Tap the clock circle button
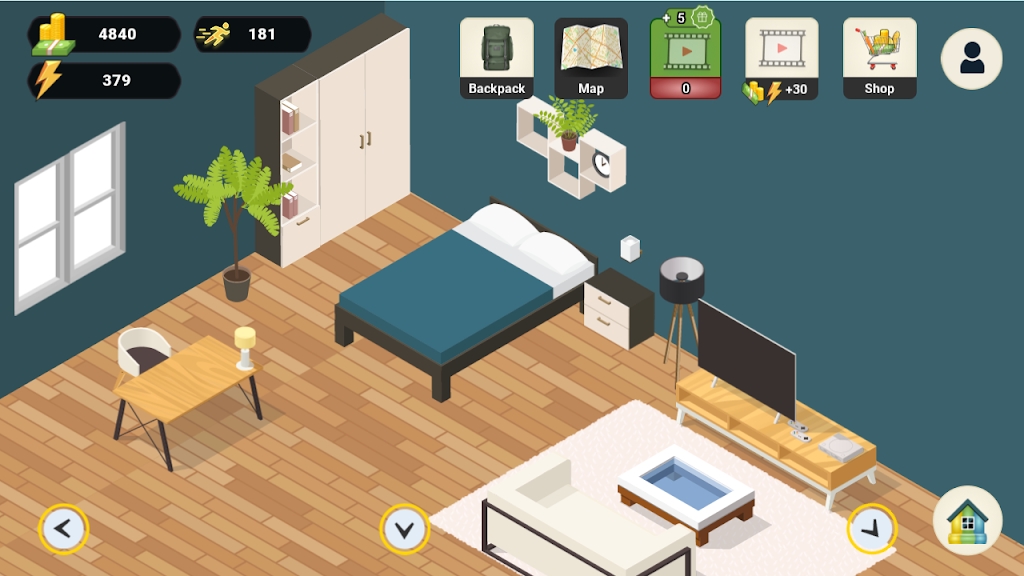The image size is (1024, 576). click(x=871, y=528)
